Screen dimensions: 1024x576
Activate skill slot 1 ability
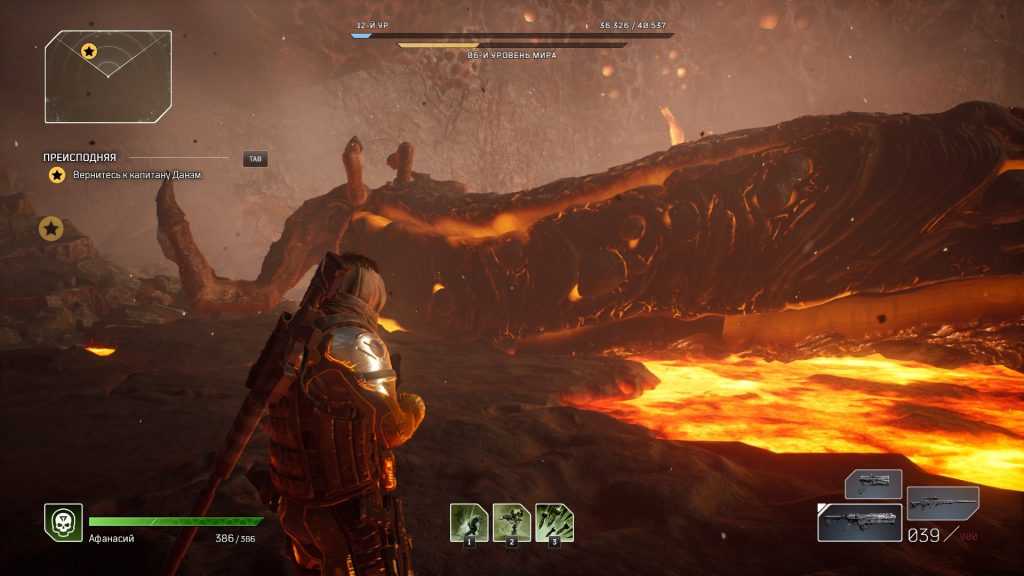tap(469, 523)
